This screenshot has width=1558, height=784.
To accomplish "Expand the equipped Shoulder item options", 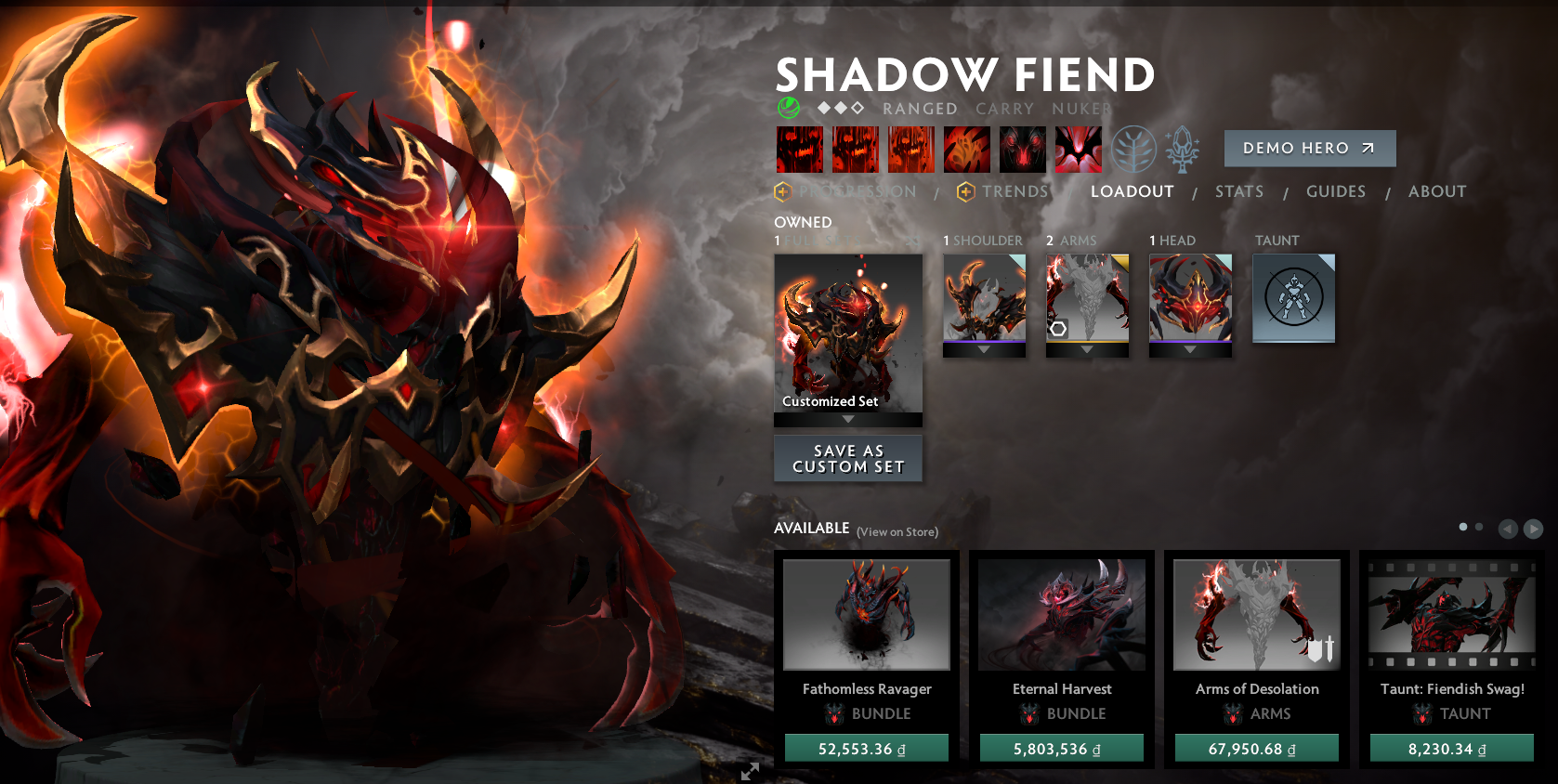I will [984, 351].
